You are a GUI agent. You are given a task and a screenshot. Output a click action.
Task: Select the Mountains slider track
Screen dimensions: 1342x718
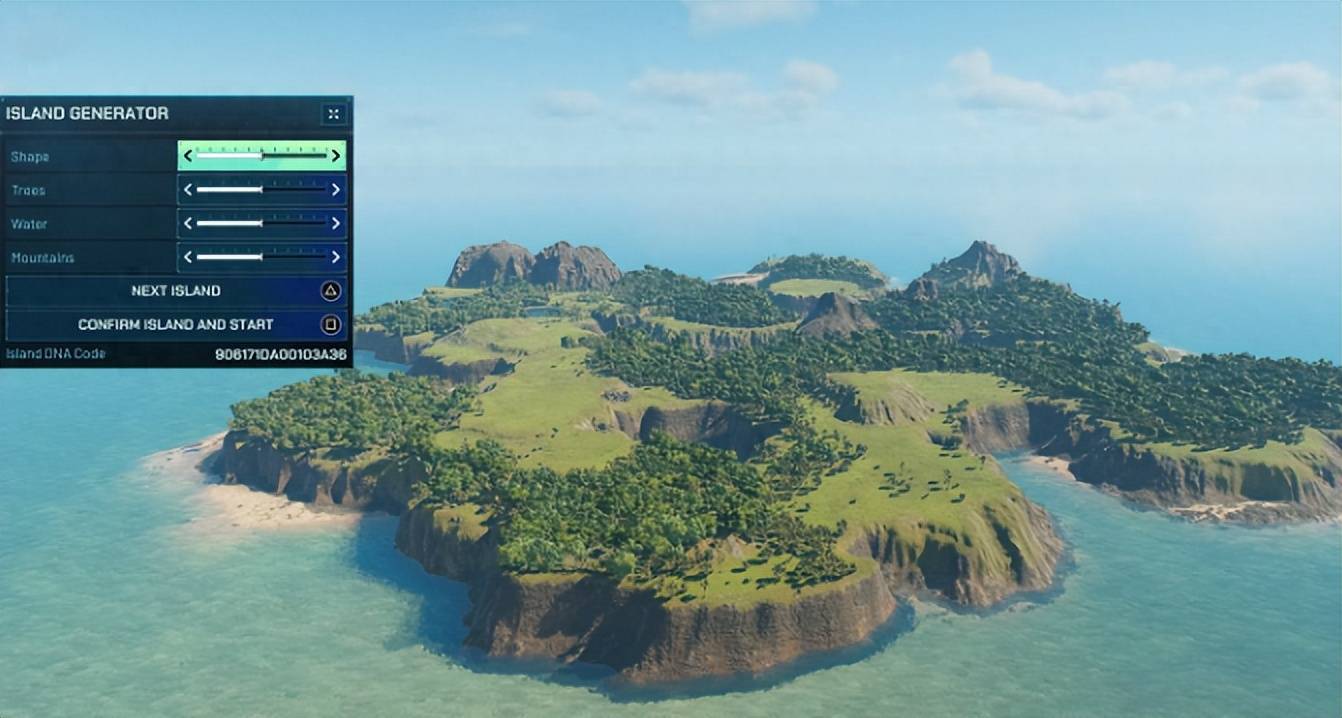click(x=262, y=258)
